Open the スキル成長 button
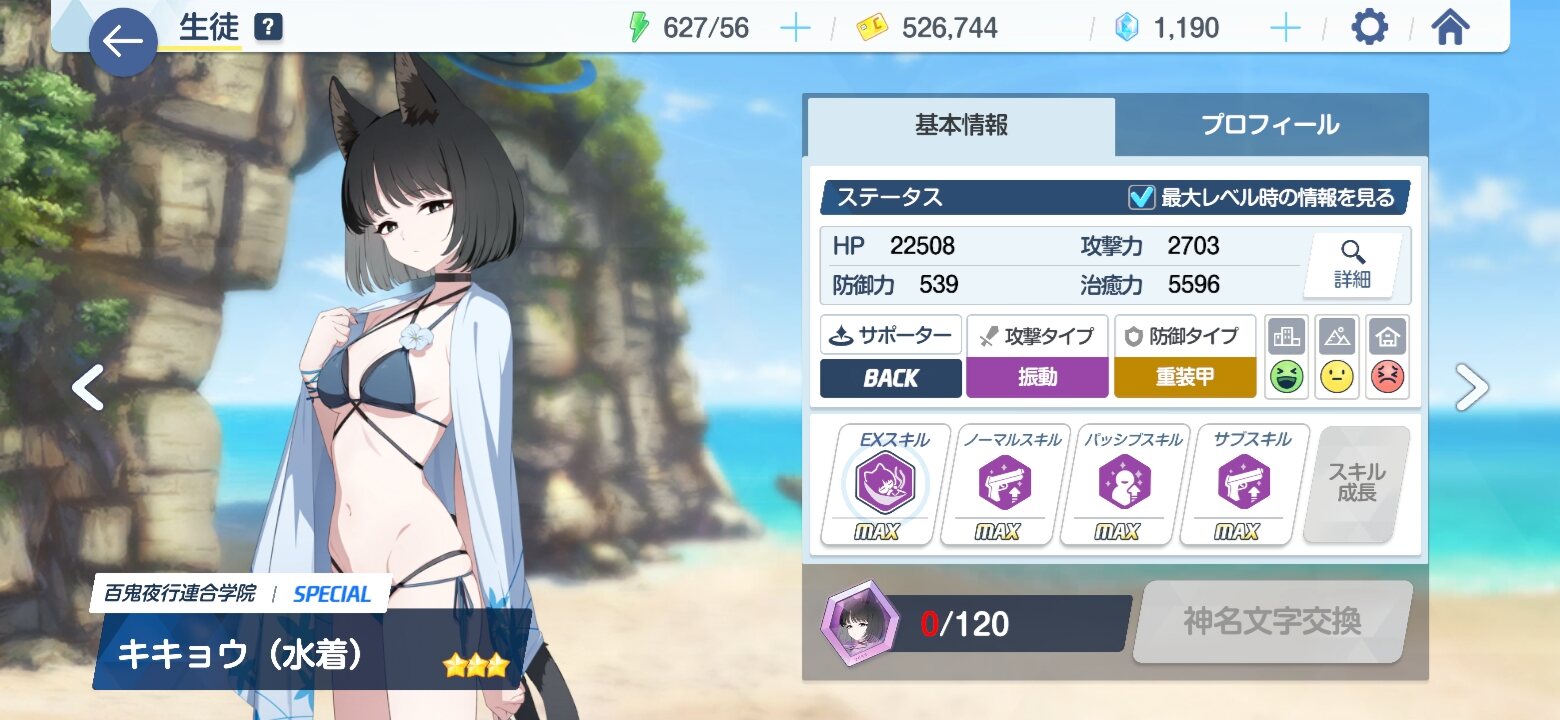 click(x=1356, y=483)
